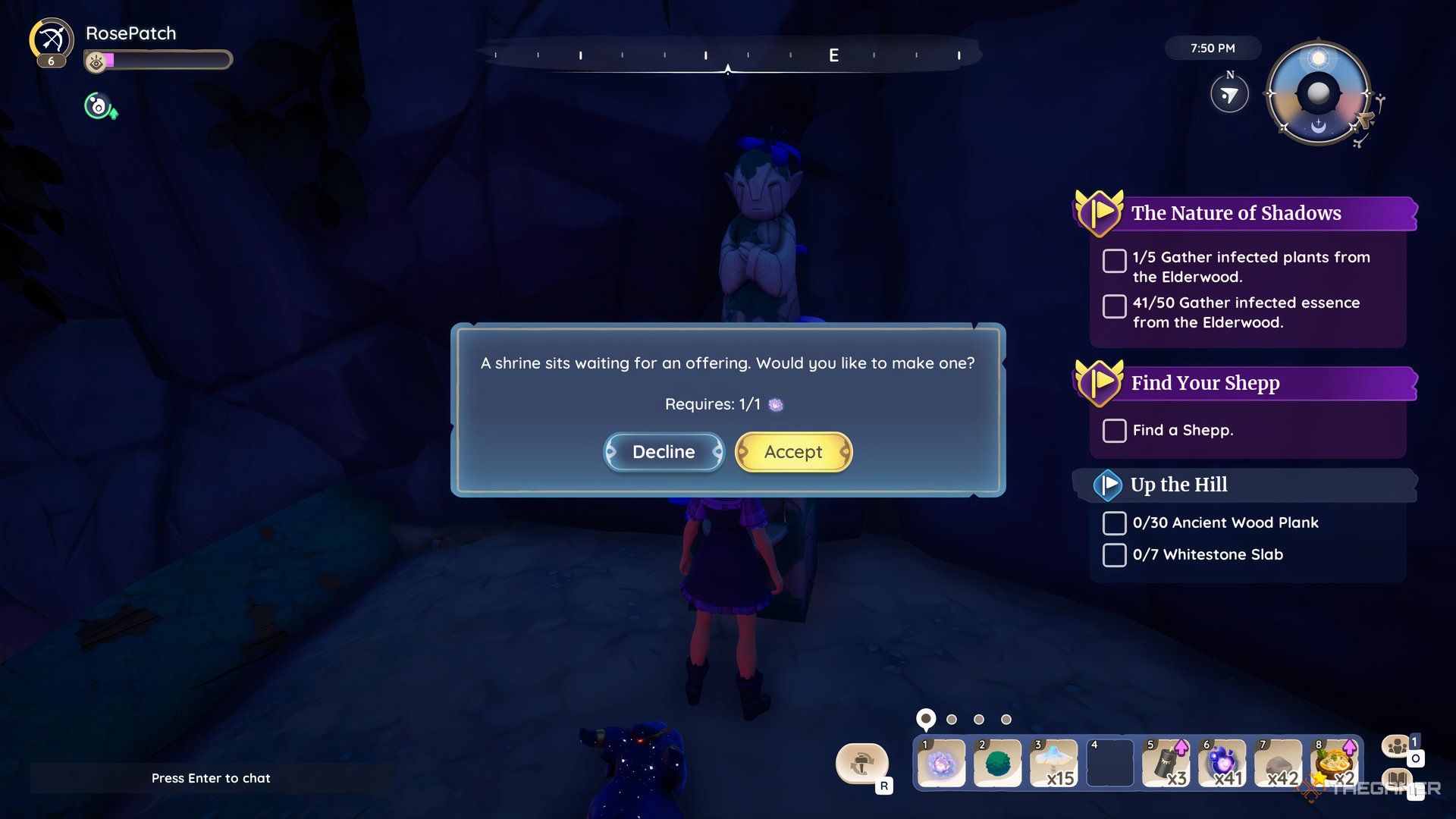
Task: Click the day-night cycle clock dial
Action: pyautogui.click(x=1319, y=93)
